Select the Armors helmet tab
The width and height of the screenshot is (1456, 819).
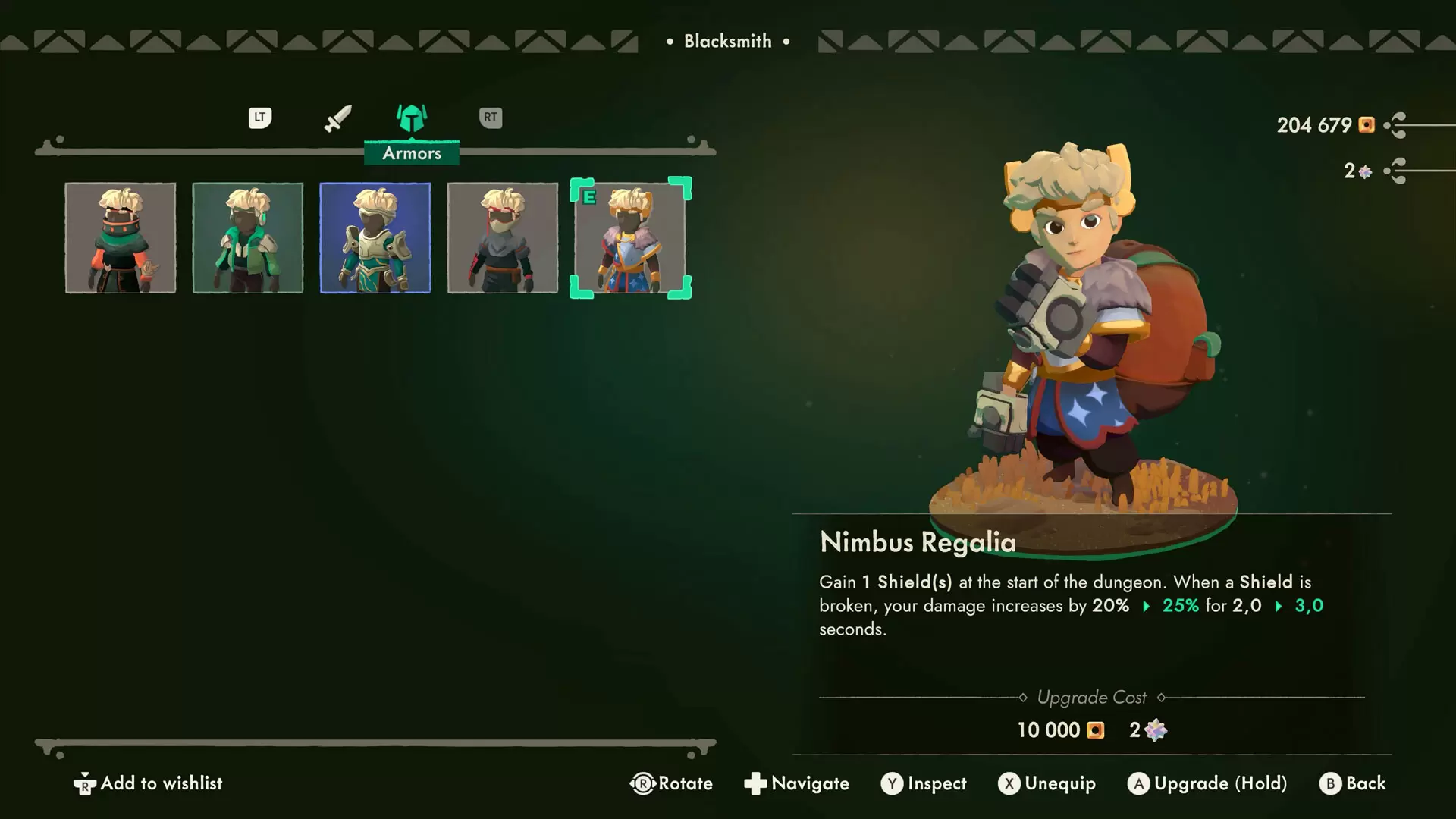412,119
